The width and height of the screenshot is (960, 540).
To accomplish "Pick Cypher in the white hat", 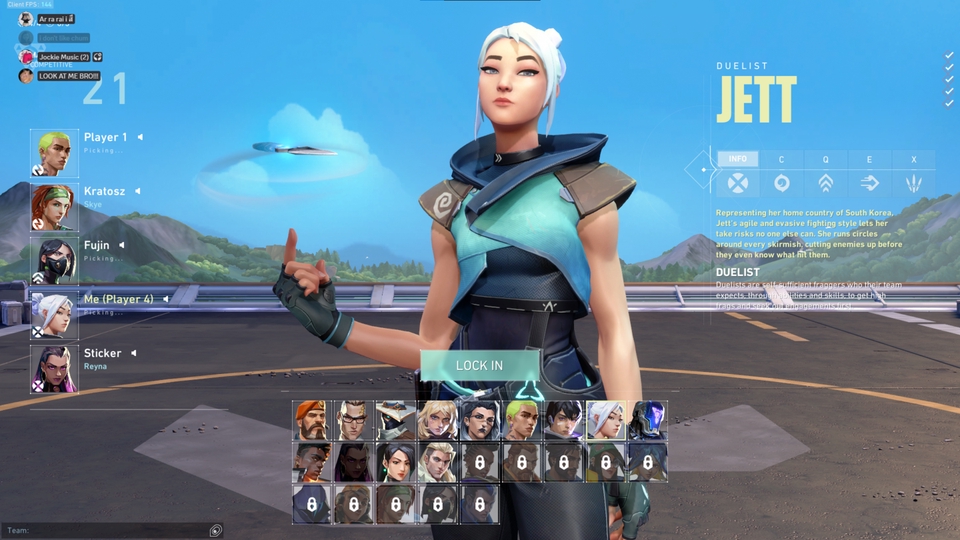I will [394, 421].
